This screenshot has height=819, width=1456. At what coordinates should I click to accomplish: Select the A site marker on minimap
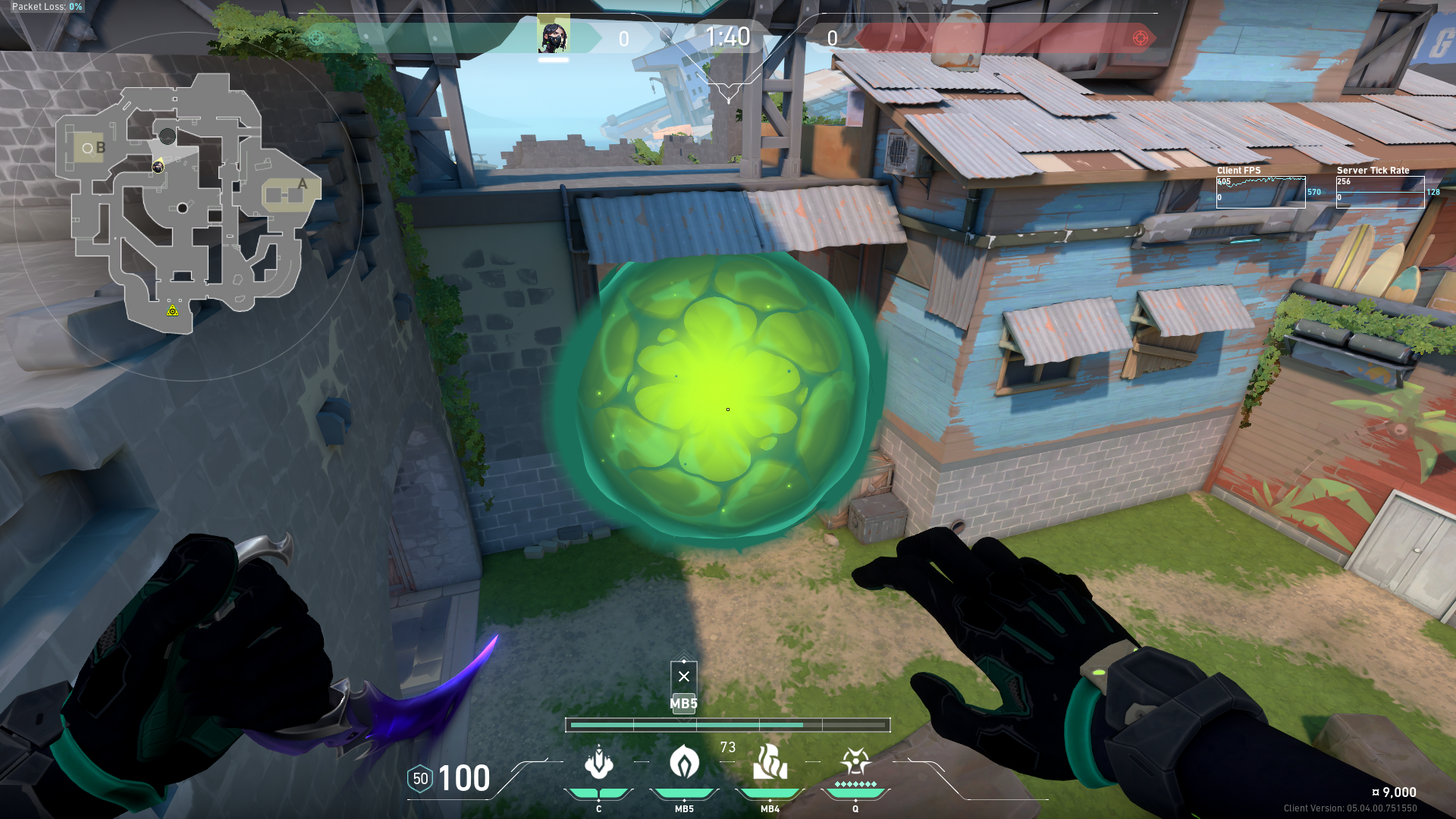pos(303,184)
